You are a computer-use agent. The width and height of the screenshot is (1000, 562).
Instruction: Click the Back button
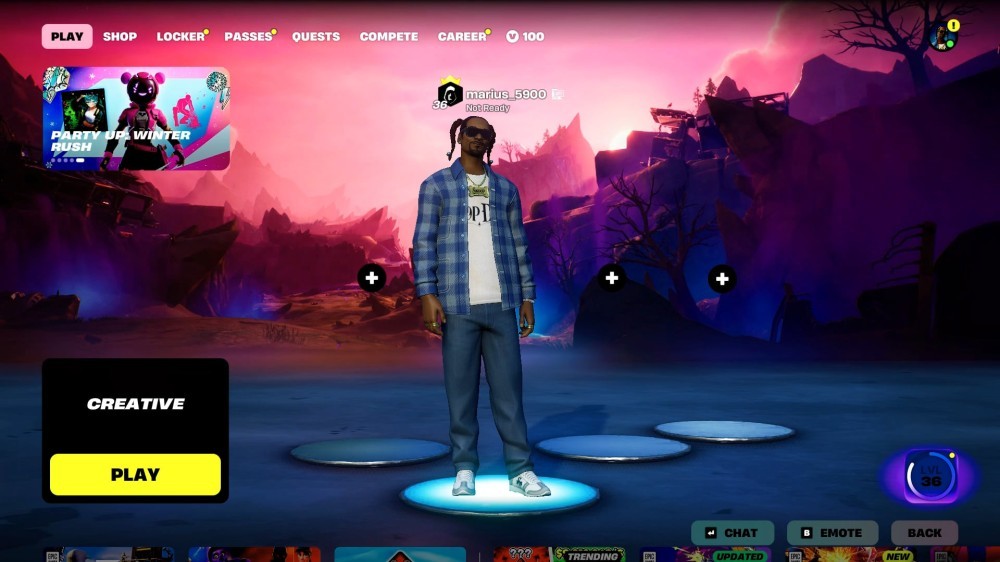(924, 533)
